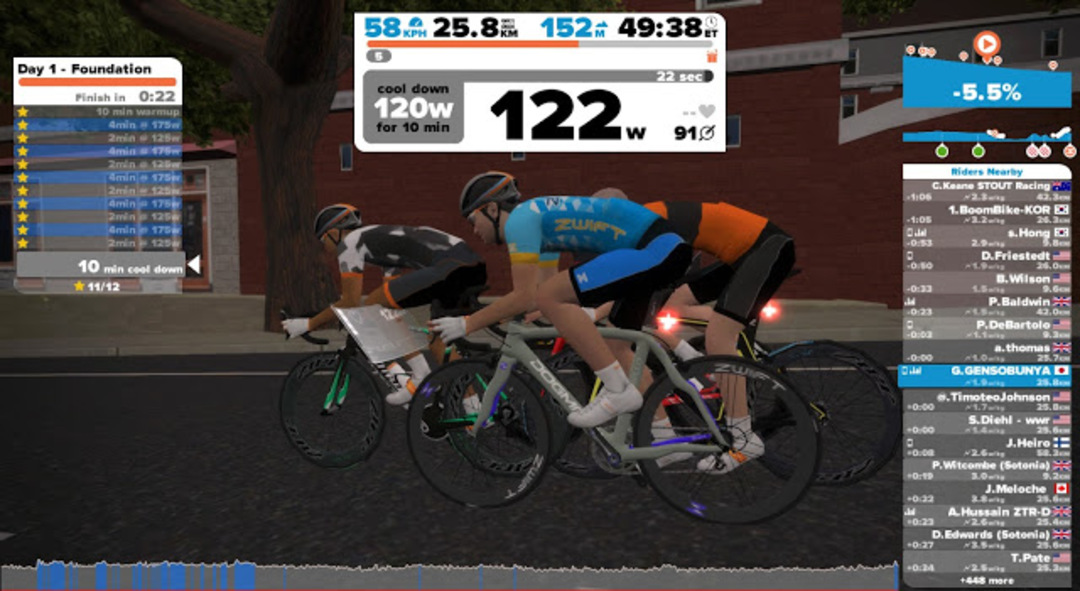Image resolution: width=1080 pixels, height=591 pixels.
Task: Click the orange rider position marker on the minimap
Action: point(986,44)
